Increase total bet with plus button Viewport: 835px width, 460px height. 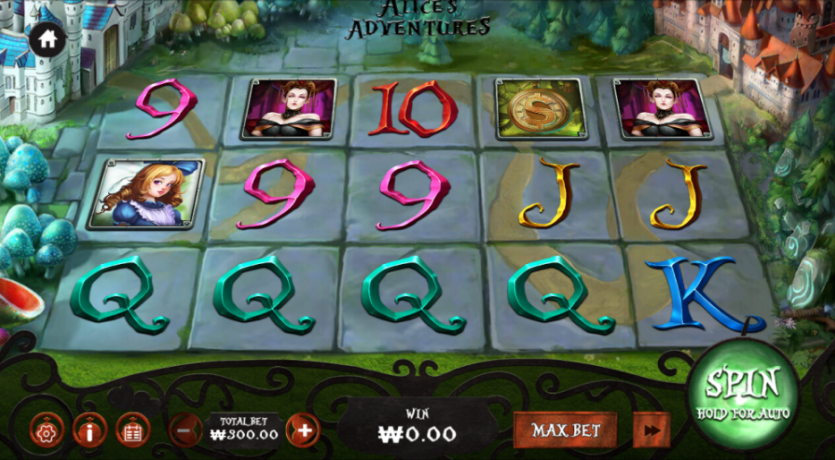(303, 431)
